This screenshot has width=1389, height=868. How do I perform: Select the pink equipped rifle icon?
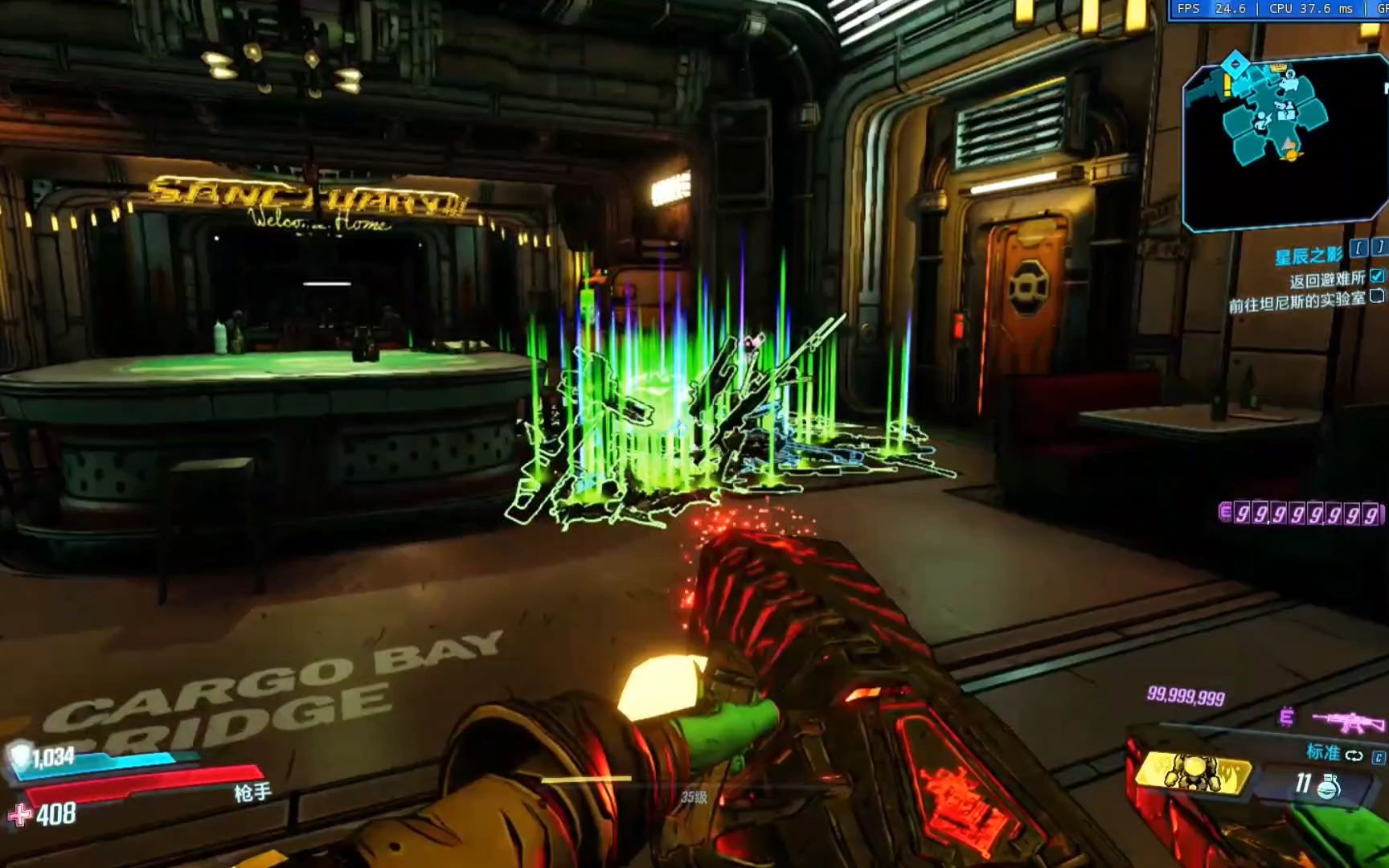click(1348, 721)
